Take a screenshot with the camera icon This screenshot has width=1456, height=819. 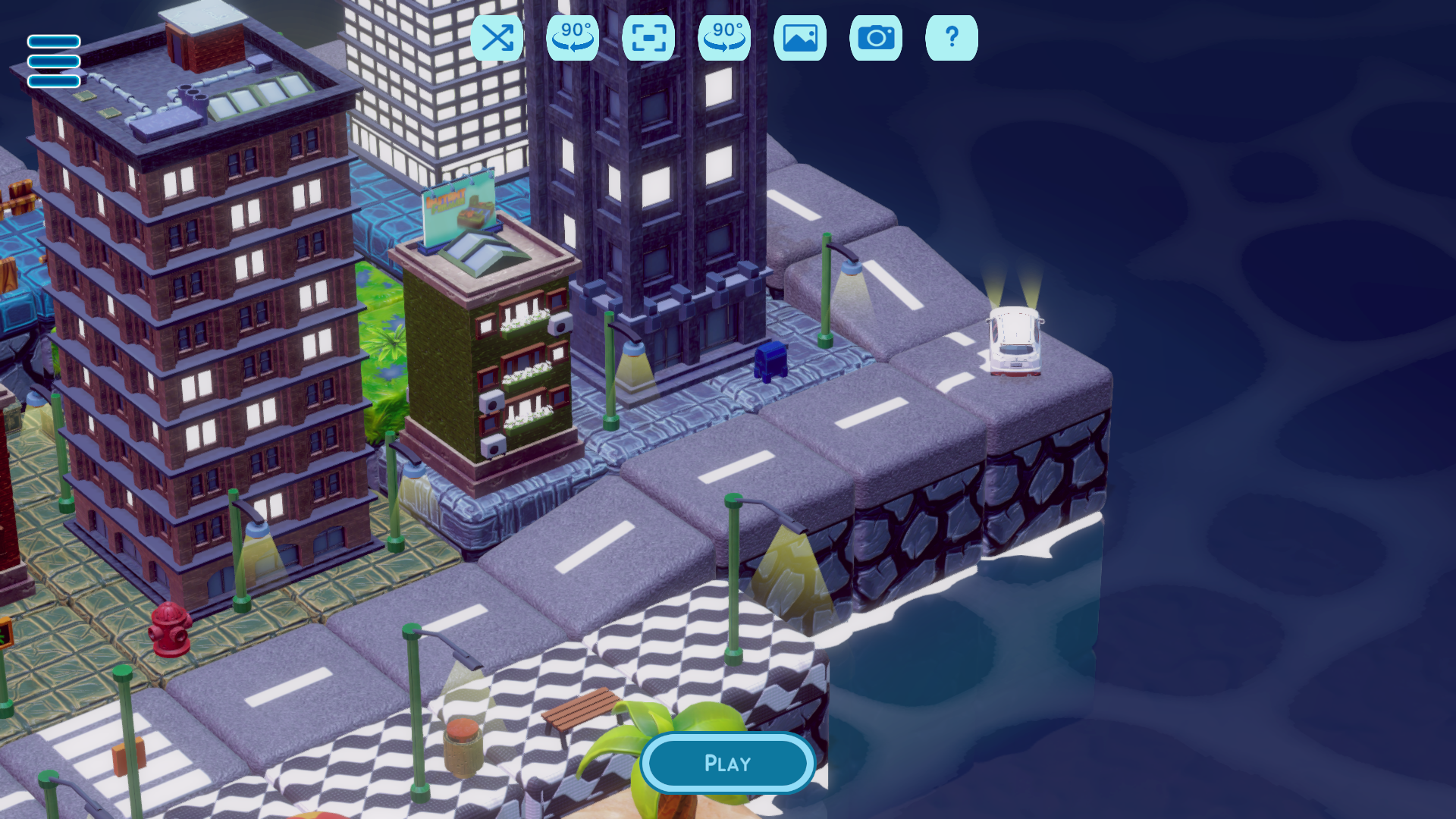click(x=876, y=37)
